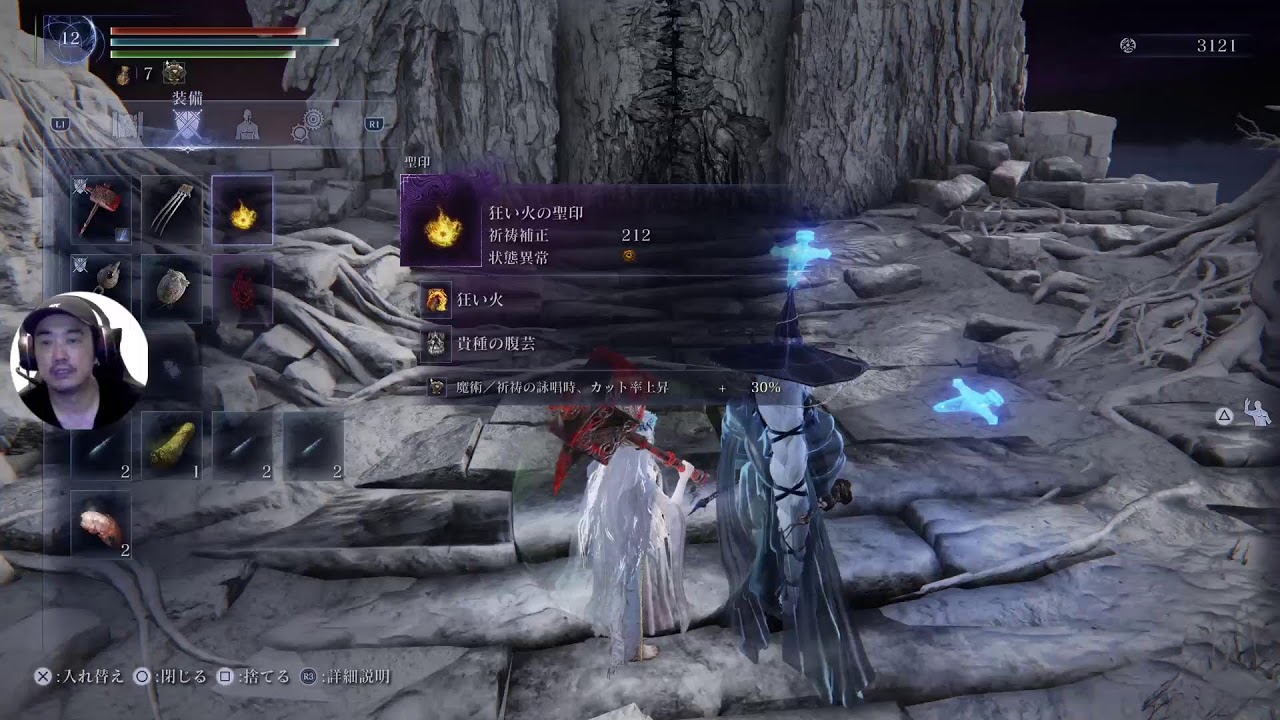Select the turtle pot item slot

tap(172, 285)
